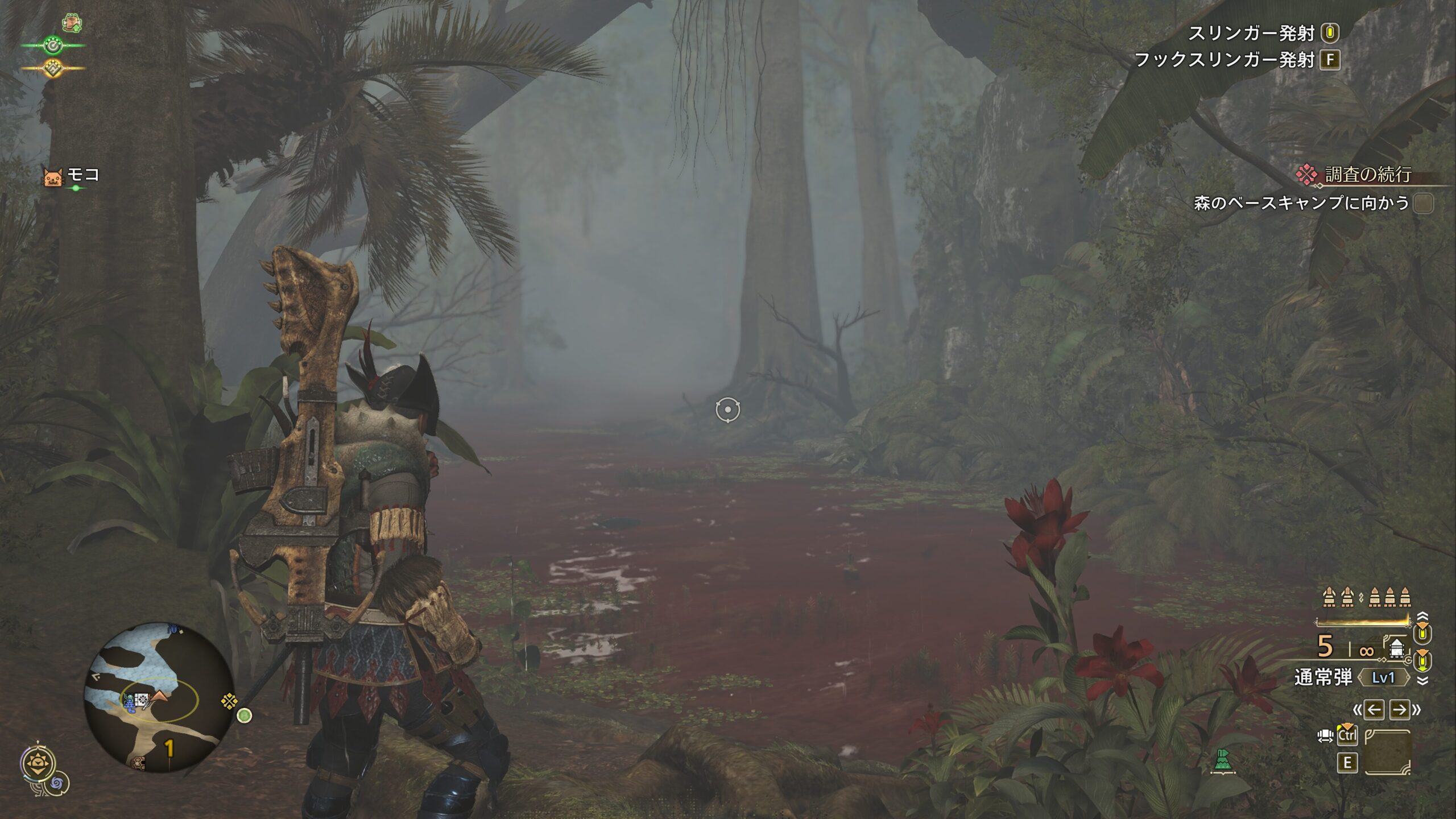Toggle the 森のベースキャンプに向かう objective checkbox
Screen dimensions: 1456x819
[1424, 203]
